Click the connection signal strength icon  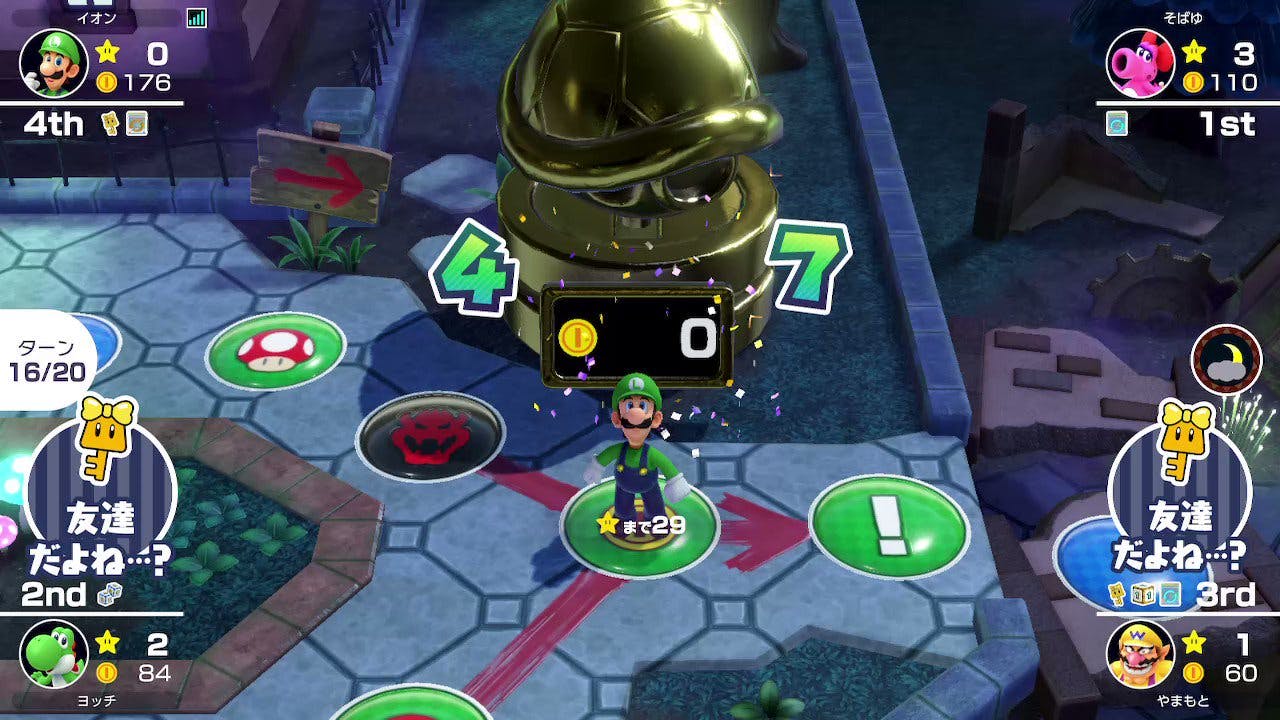pos(196,17)
